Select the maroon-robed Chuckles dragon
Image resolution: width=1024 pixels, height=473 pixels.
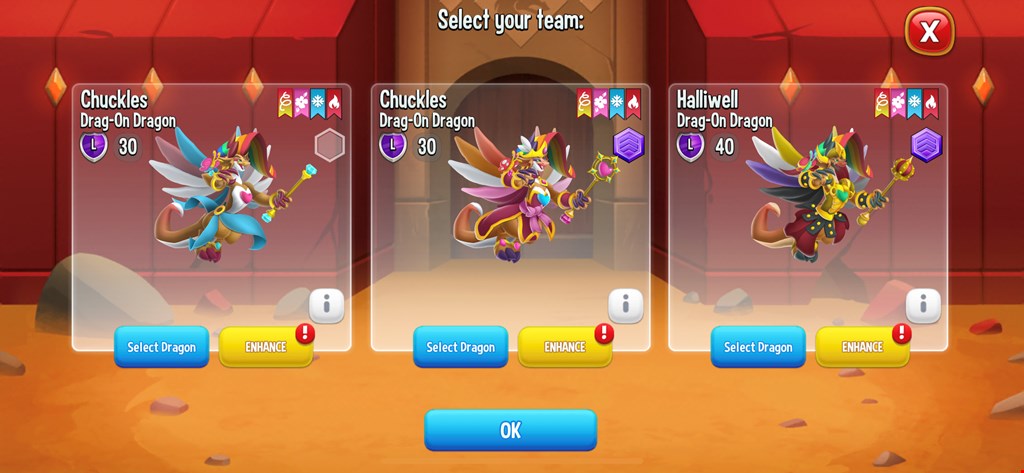pos(460,347)
